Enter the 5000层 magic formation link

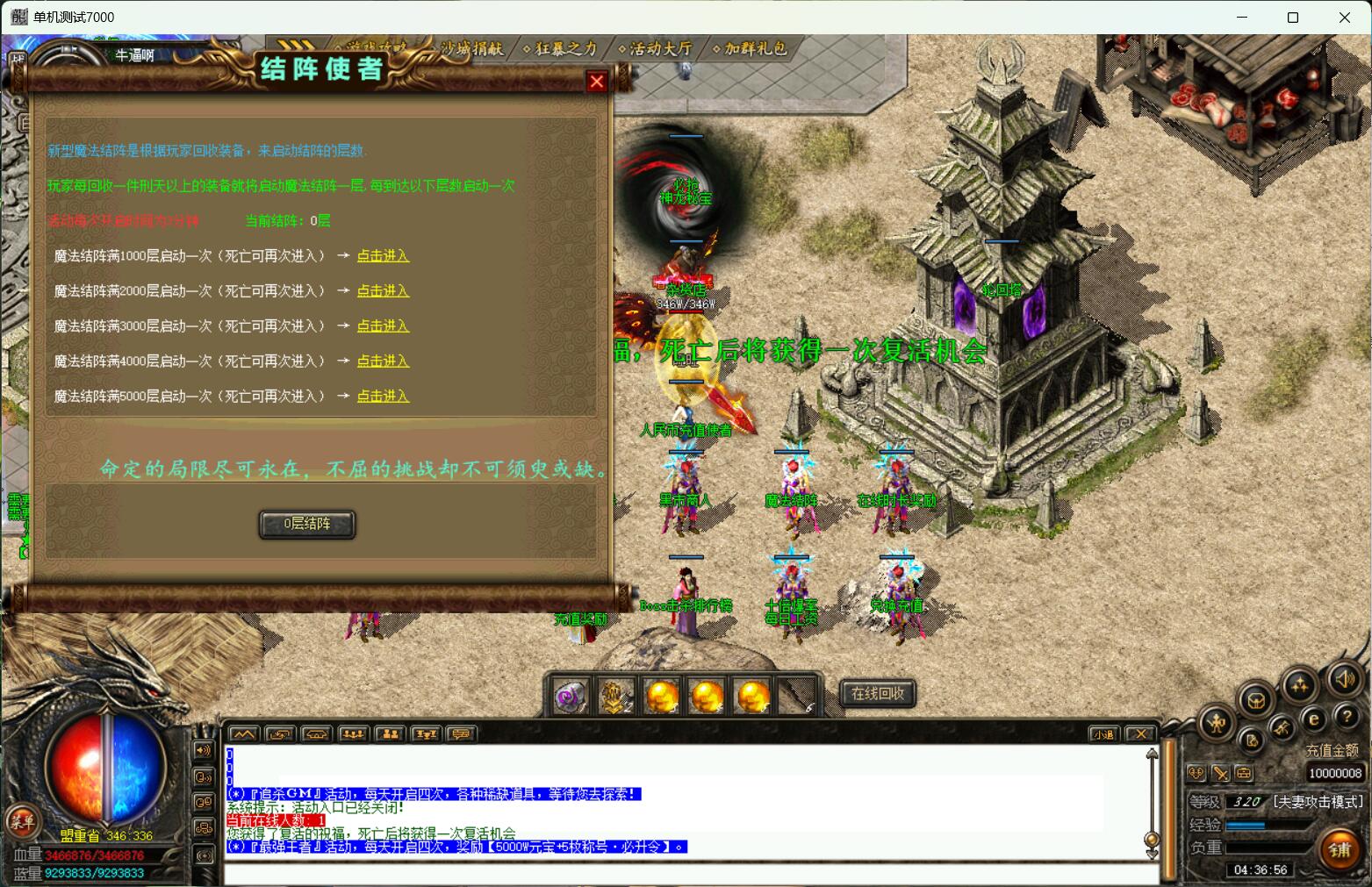(x=383, y=397)
